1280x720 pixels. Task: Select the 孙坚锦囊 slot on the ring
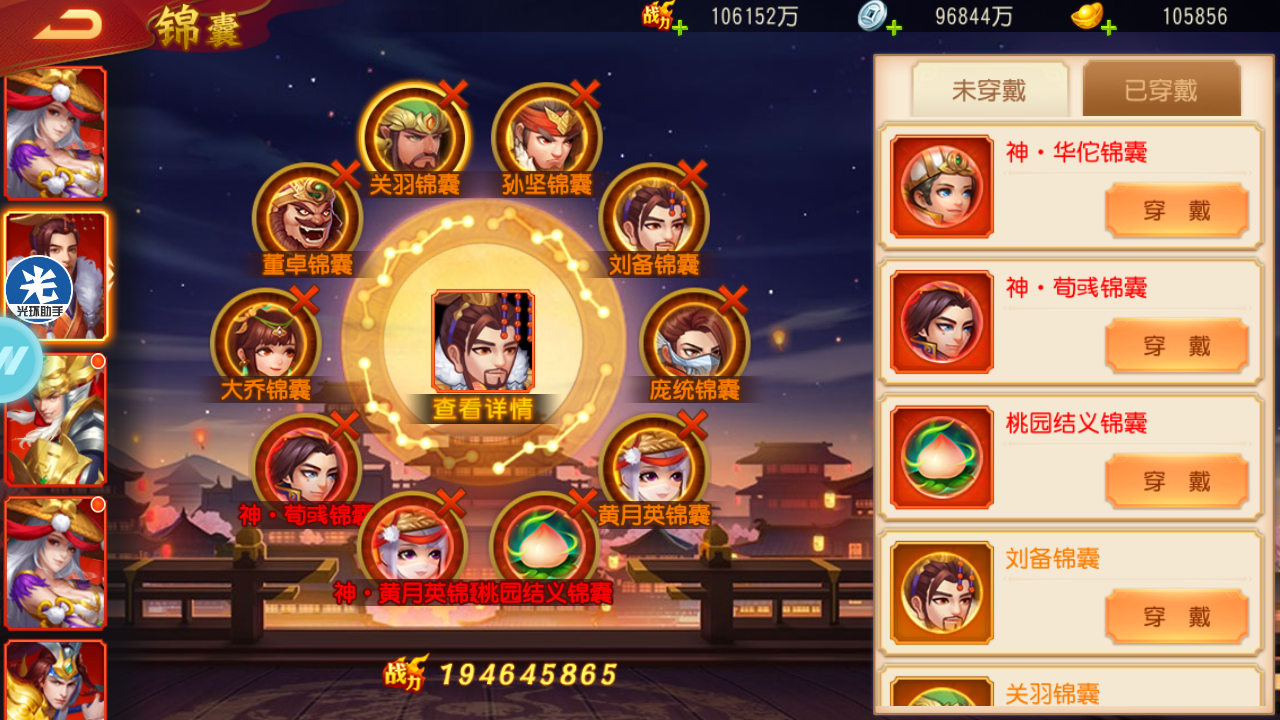tap(546, 137)
